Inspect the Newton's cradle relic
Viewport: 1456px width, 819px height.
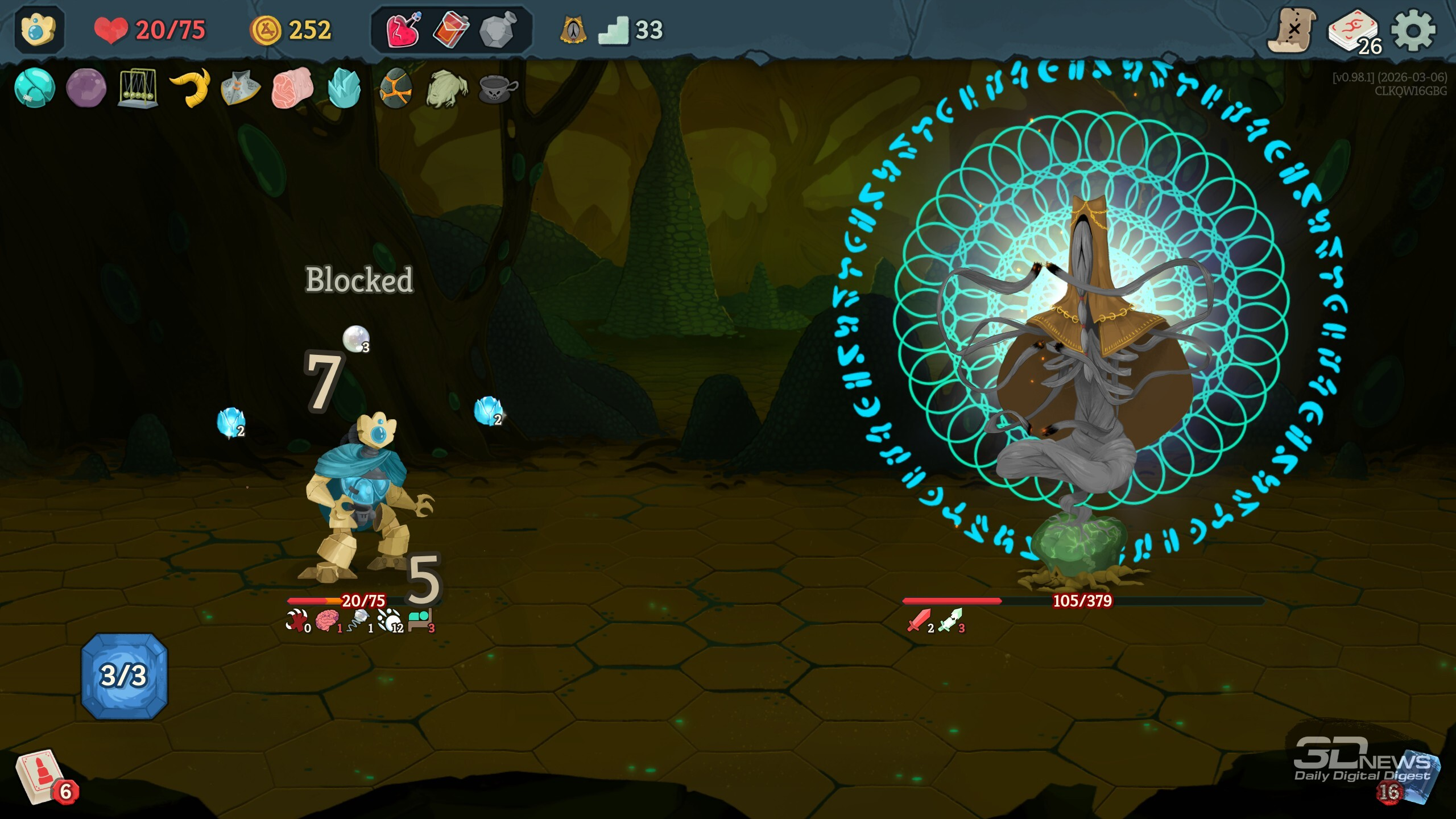pyautogui.click(x=137, y=88)
